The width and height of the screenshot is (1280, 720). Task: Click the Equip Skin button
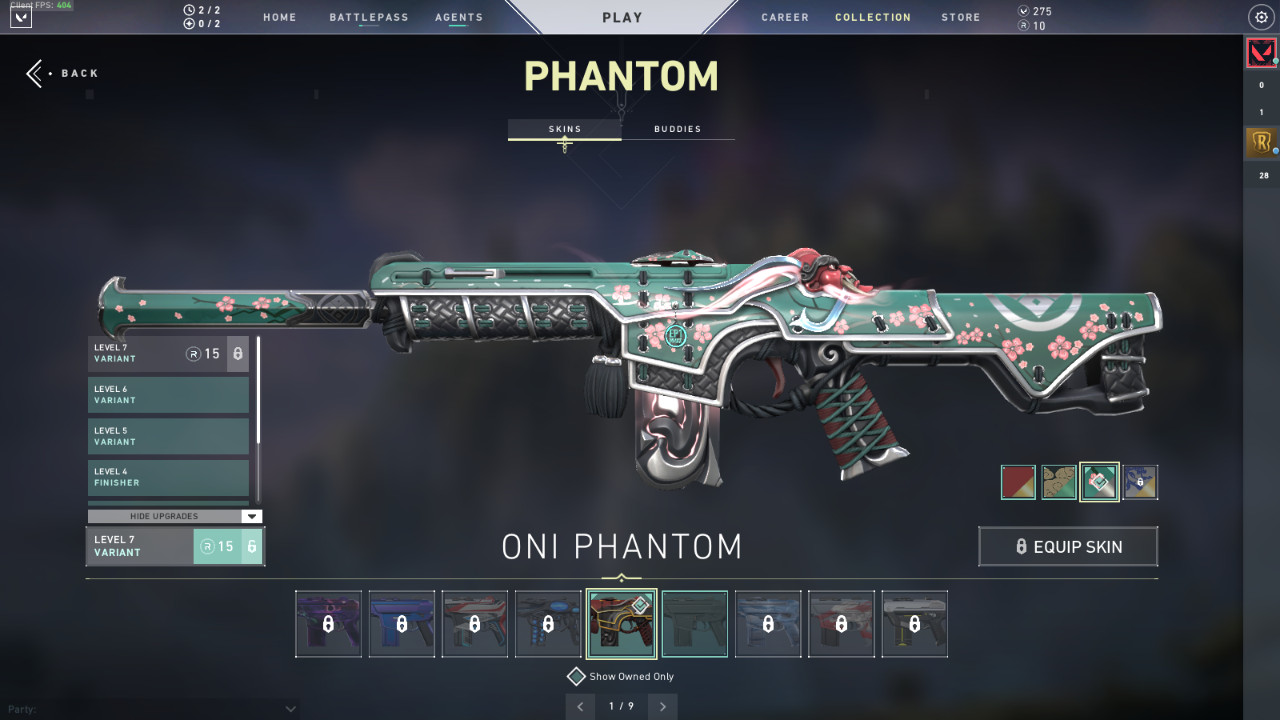click(1068, 547)
